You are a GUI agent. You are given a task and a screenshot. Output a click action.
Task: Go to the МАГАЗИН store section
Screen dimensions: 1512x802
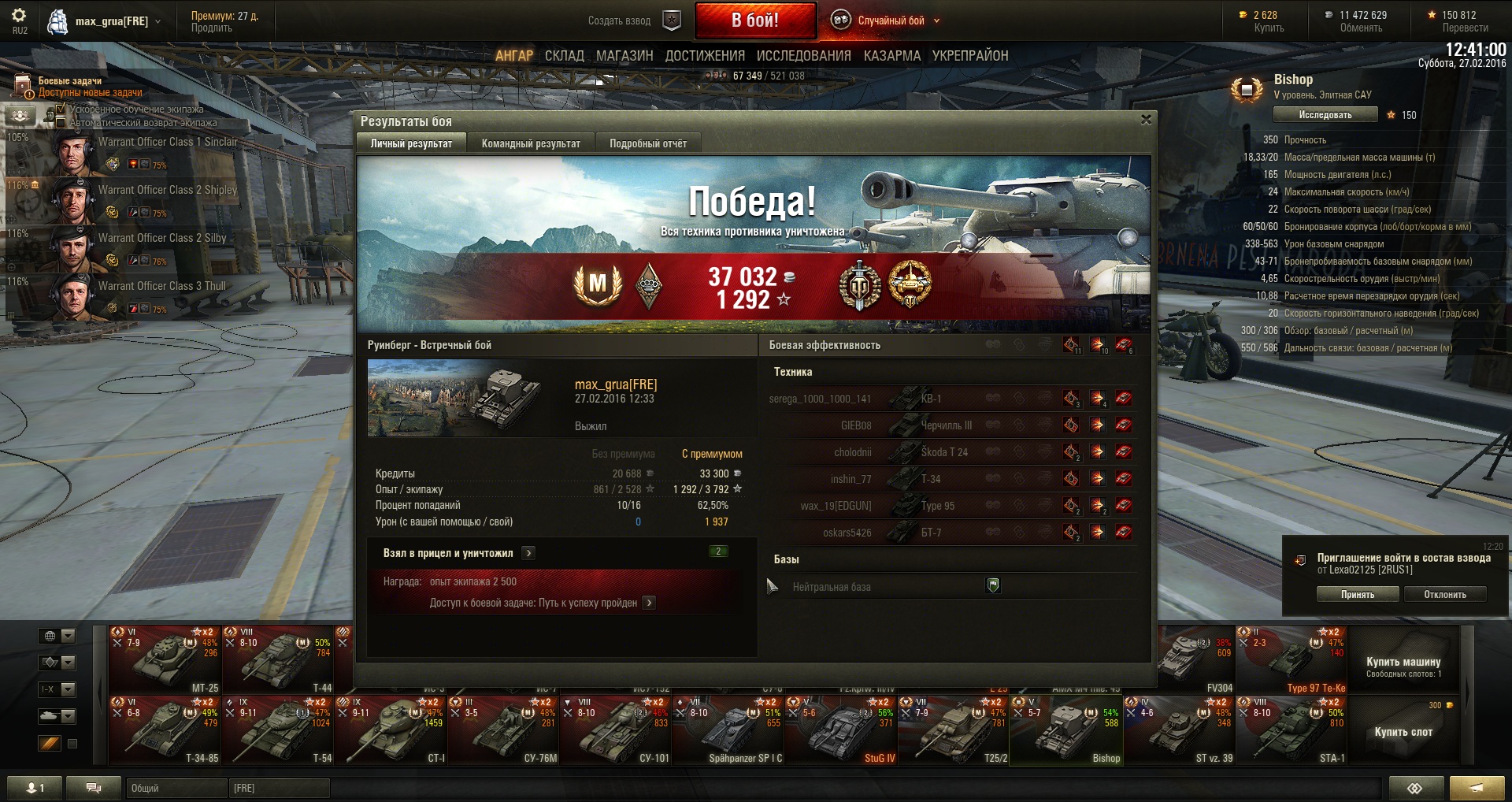tap(624, 56)
